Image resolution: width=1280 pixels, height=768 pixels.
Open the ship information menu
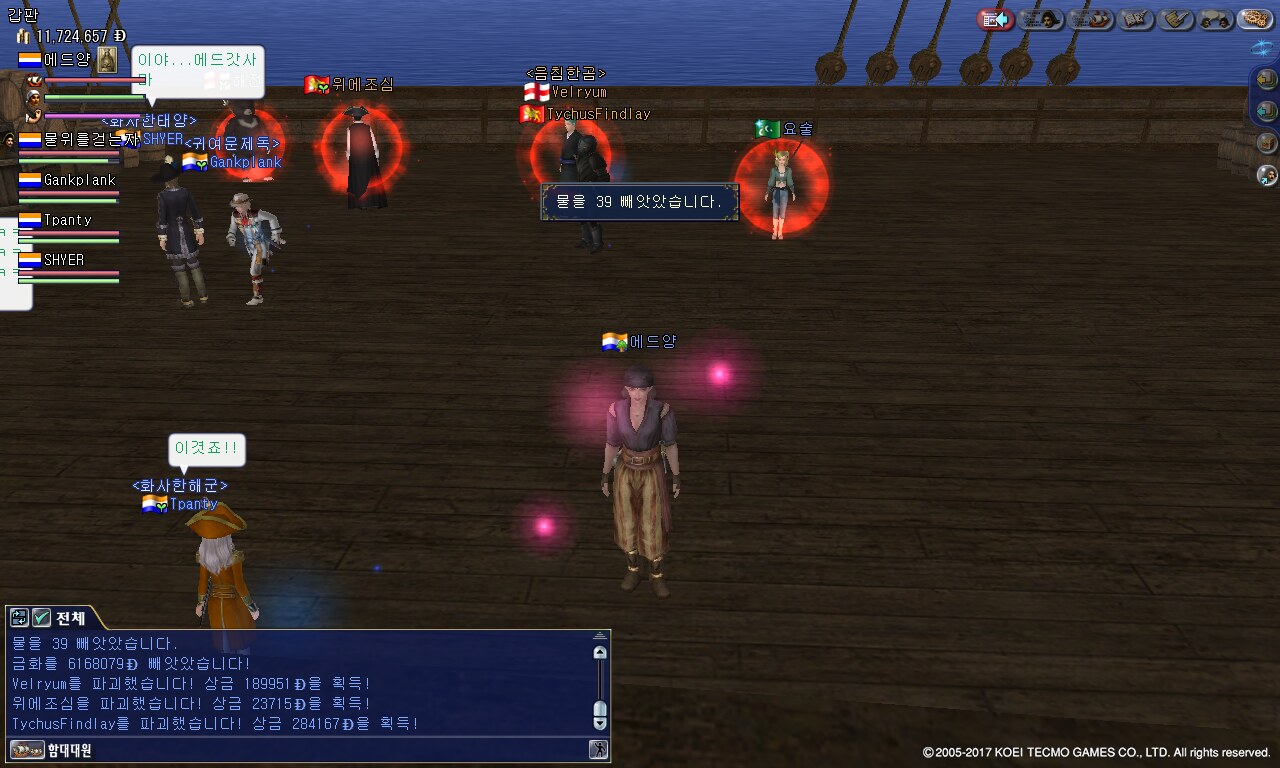click(1090, 19)
